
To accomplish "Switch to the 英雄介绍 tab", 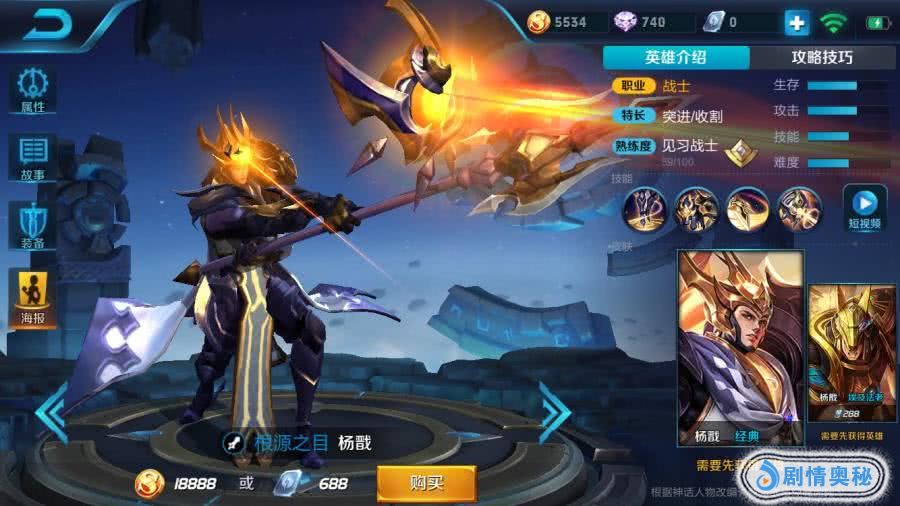I will tap(675, 57).
